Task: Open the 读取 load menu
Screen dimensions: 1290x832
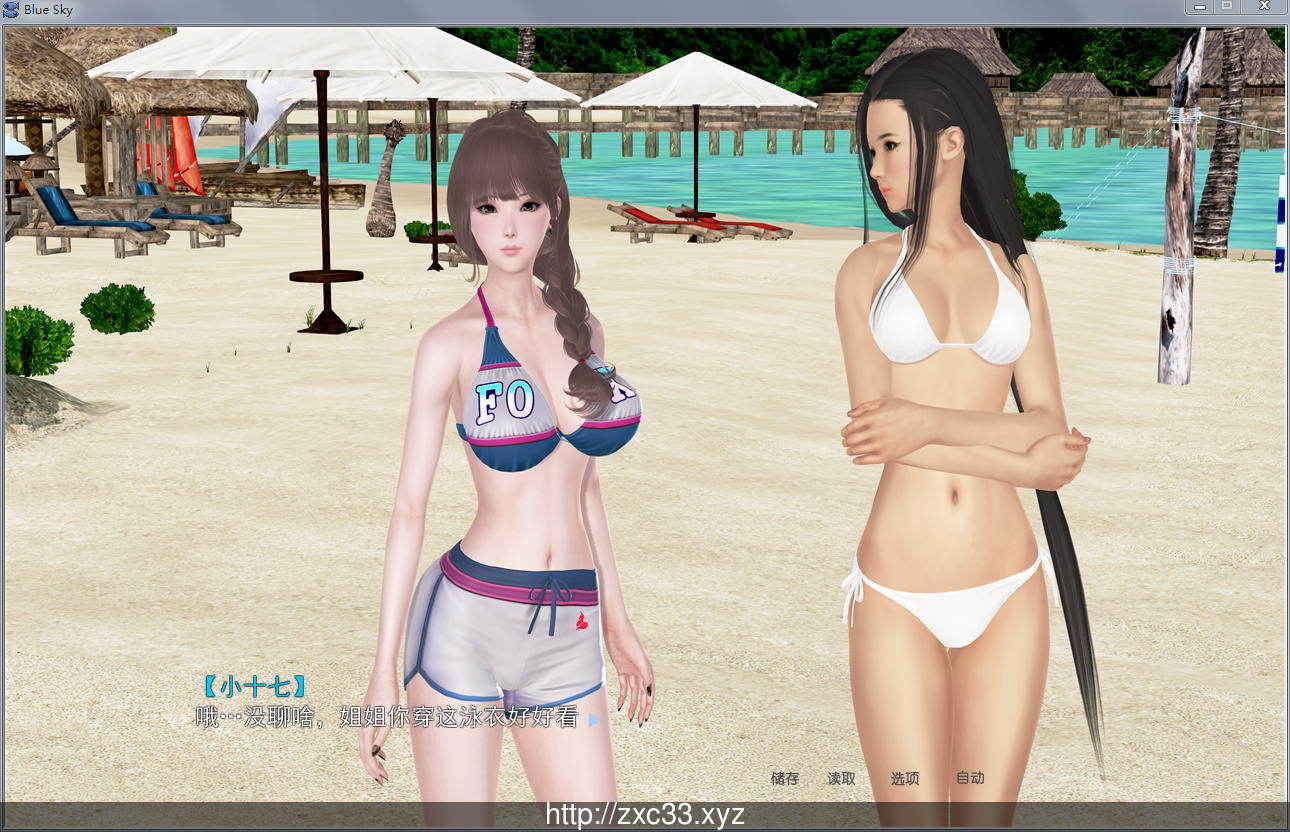Action: pyautogui.click(x=841, y=778)
